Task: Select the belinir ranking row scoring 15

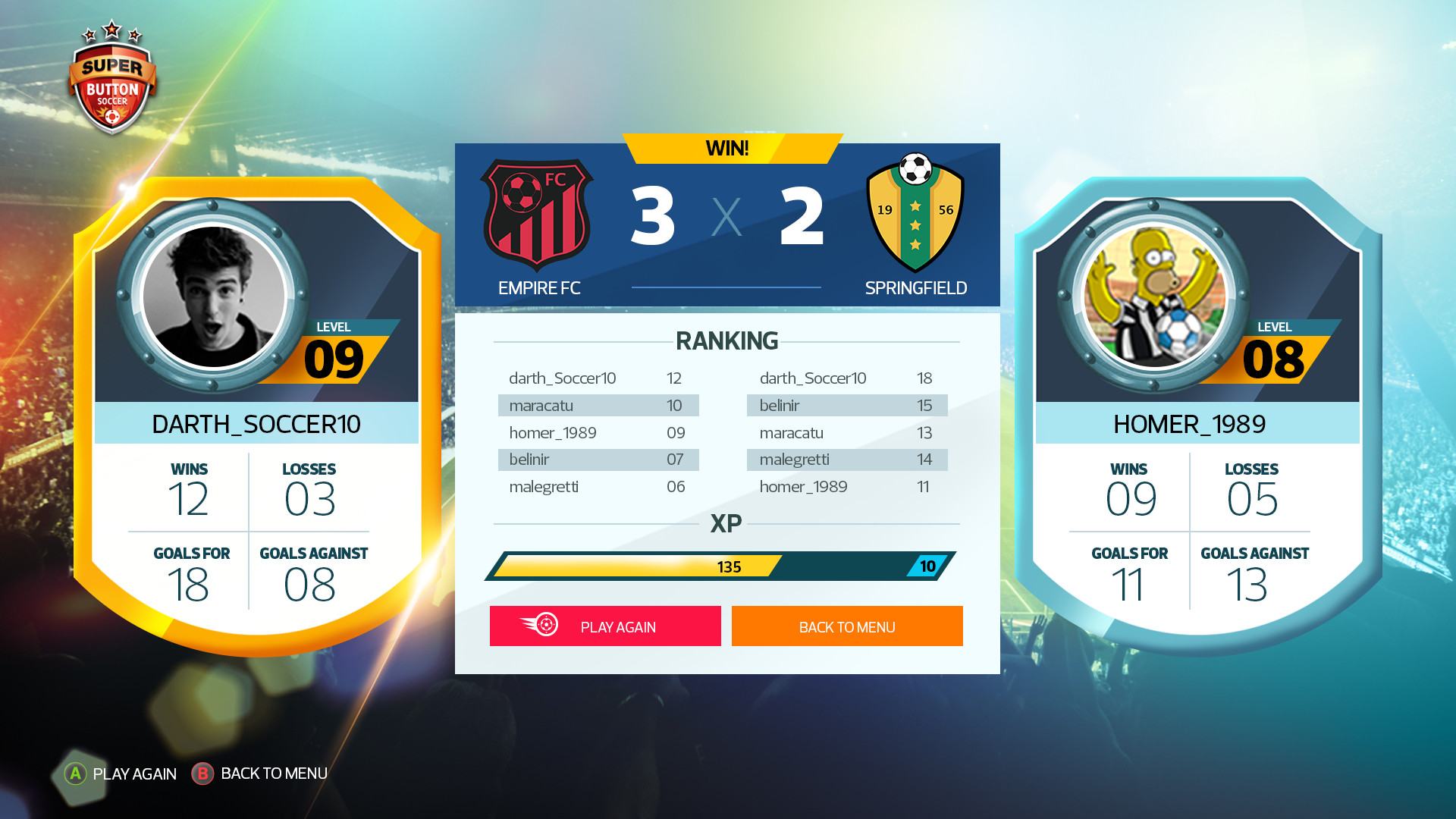Action: [847, 406]
